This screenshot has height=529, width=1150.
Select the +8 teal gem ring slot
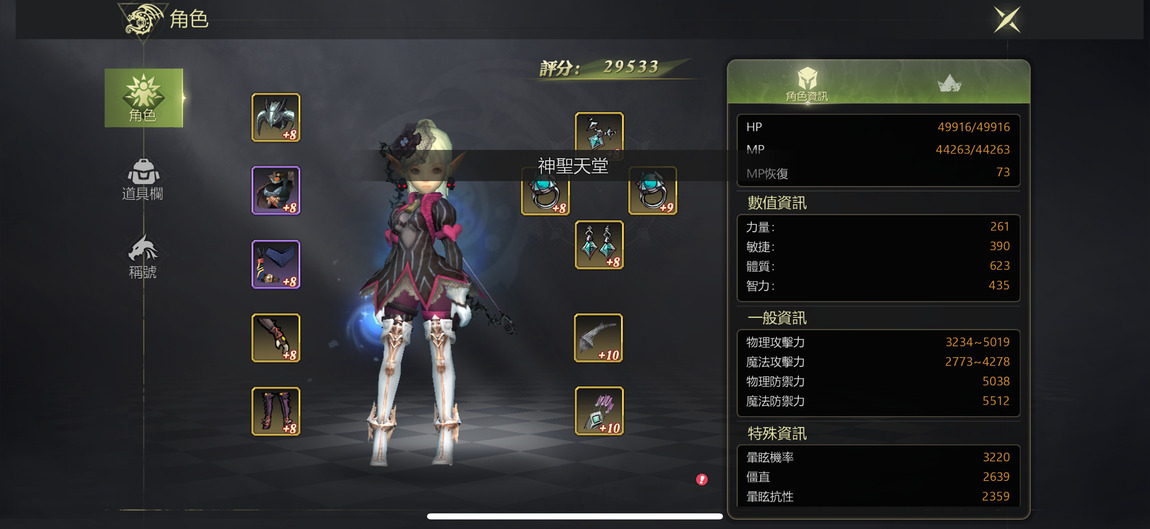545,192
